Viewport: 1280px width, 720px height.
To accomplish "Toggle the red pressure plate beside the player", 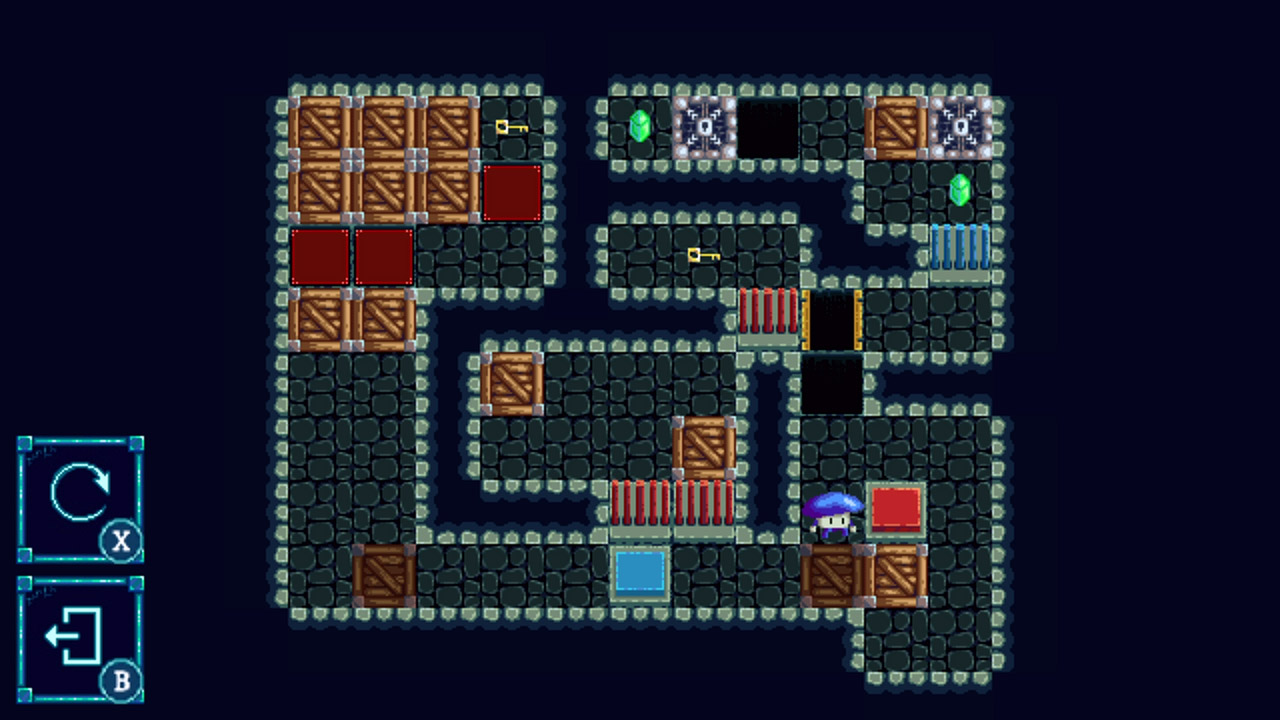I will click(897, 510).
